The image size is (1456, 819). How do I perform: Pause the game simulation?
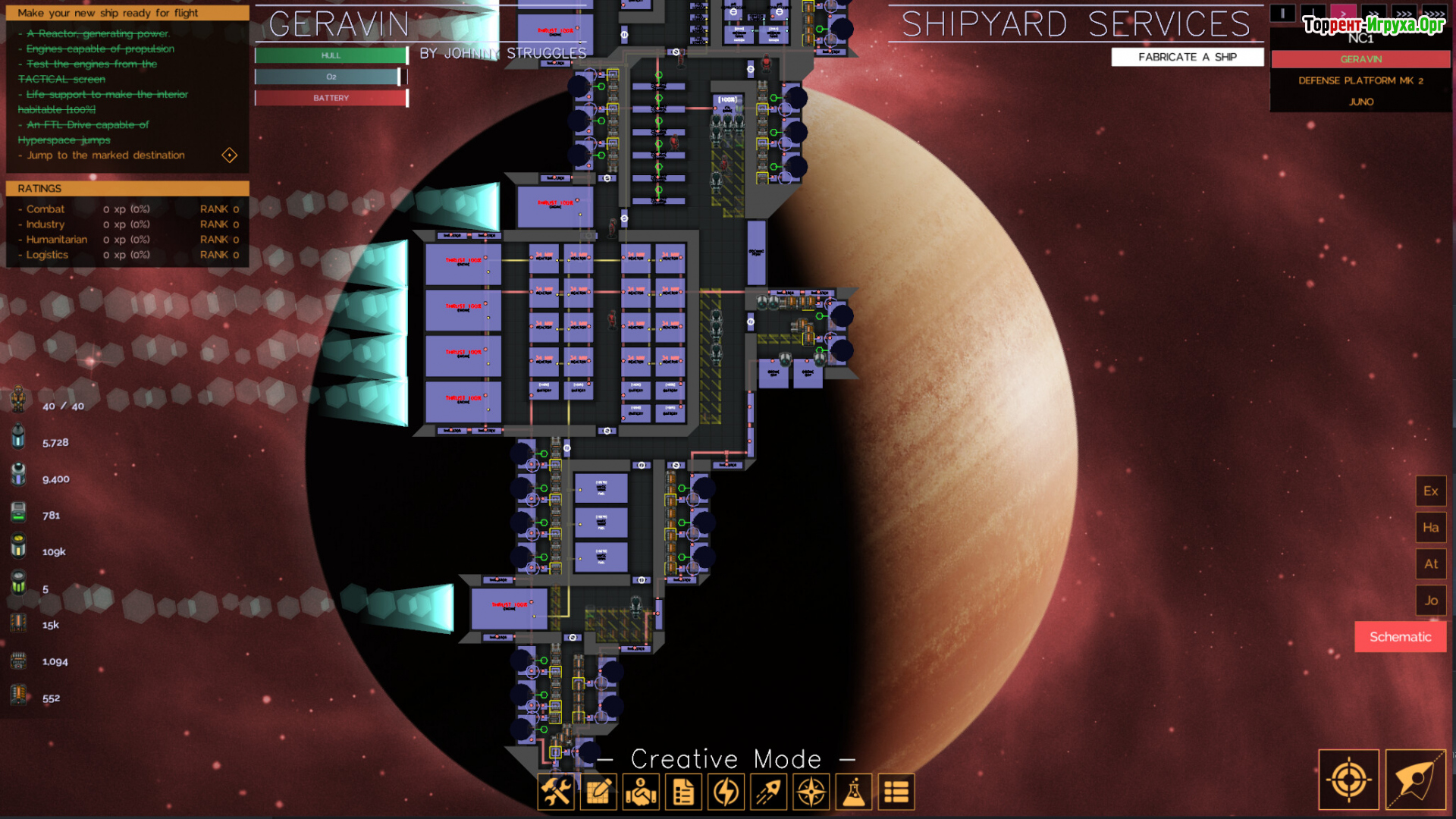[x=1282, y=14]
